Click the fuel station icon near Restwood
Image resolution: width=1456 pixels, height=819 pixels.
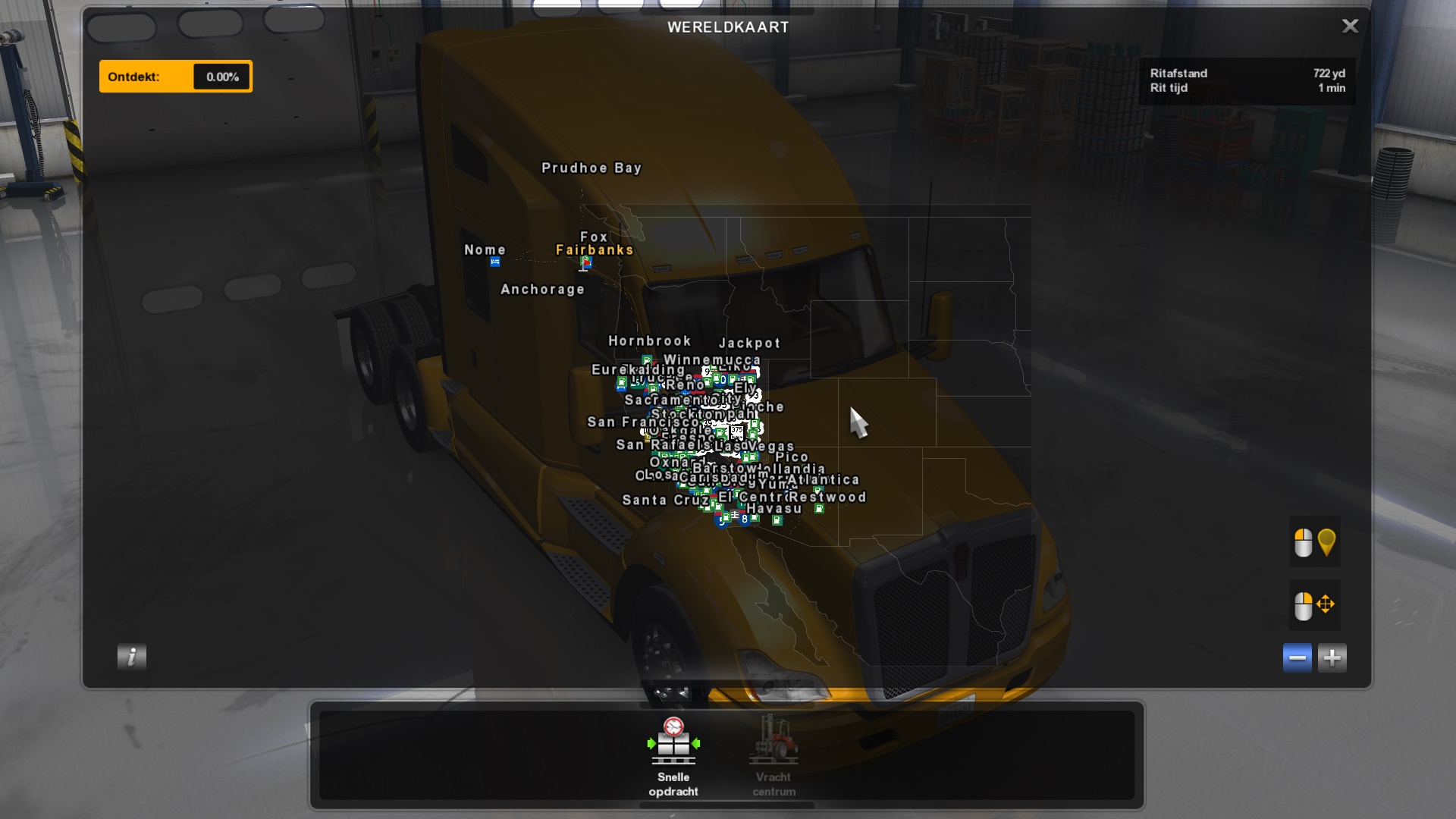pyautogui.click(x=818, y=507)
